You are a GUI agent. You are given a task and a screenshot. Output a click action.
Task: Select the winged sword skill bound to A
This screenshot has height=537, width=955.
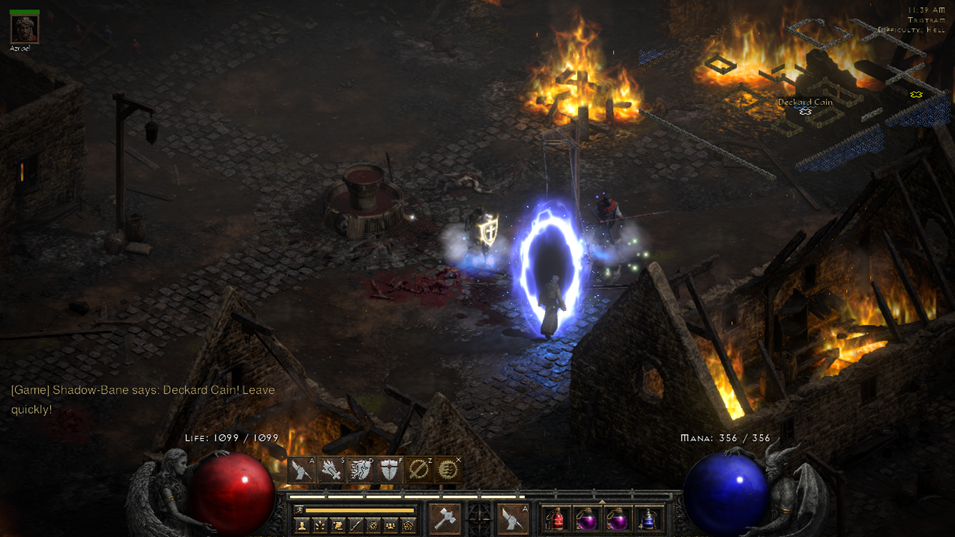point(302,470)
